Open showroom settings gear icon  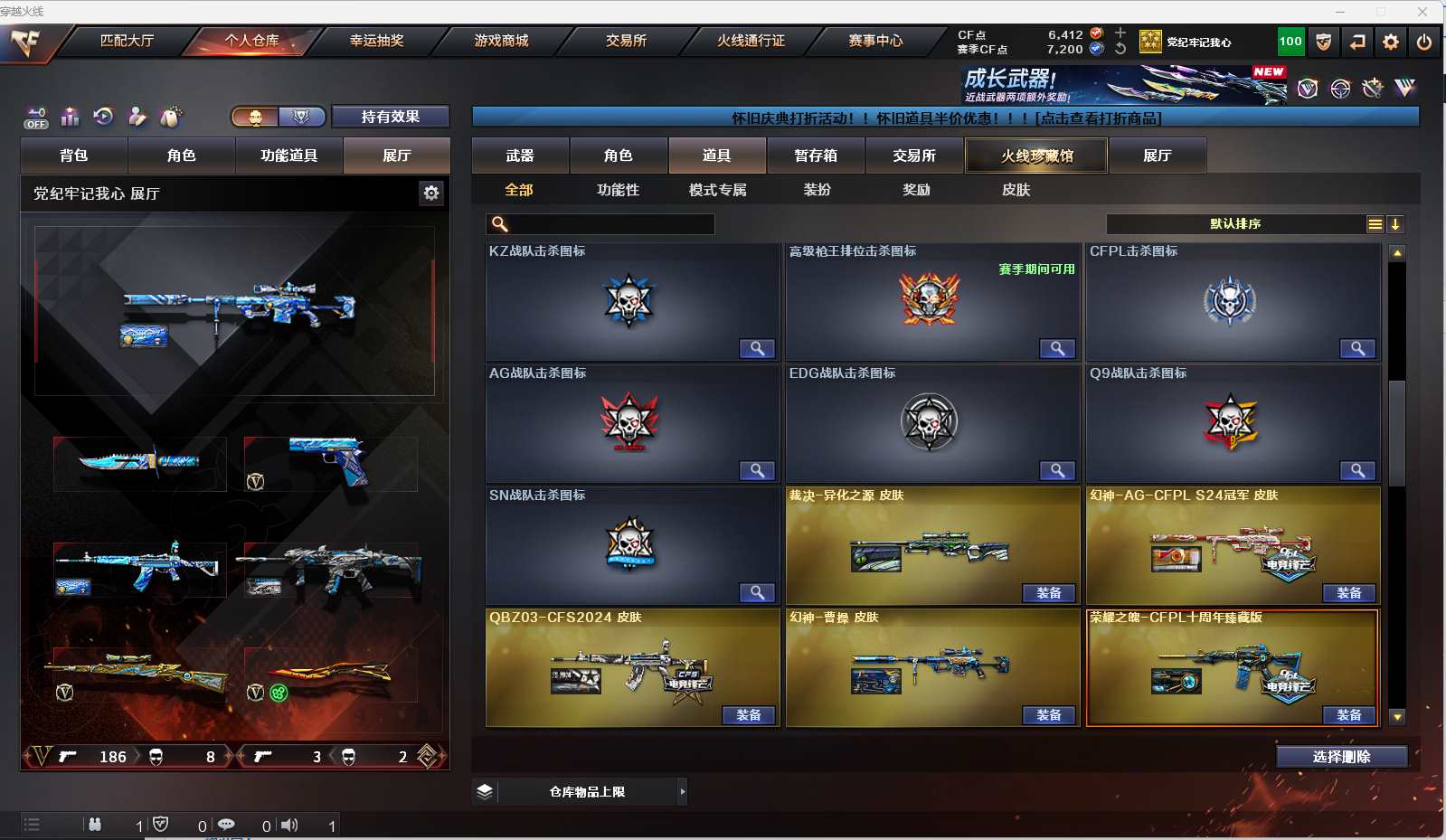(431, 193)
